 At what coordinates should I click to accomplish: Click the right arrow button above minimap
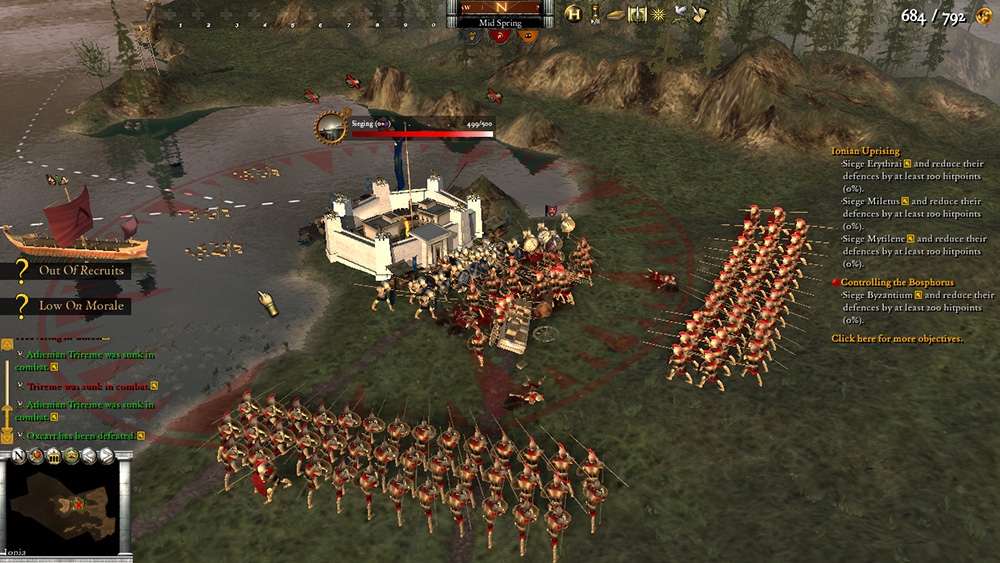coord(105,456)
